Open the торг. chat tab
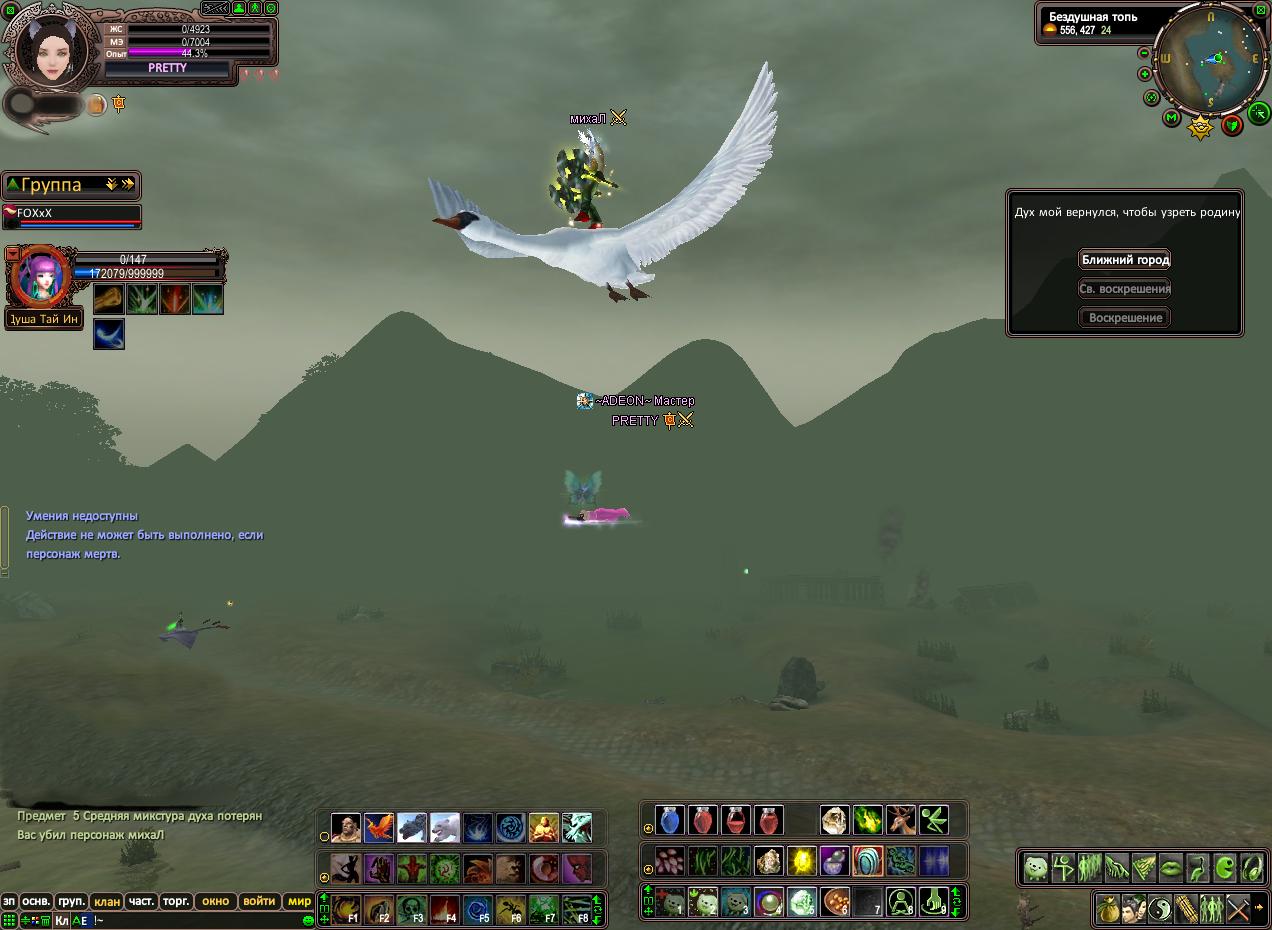The image size is (1272, 930). coord(176,901)
